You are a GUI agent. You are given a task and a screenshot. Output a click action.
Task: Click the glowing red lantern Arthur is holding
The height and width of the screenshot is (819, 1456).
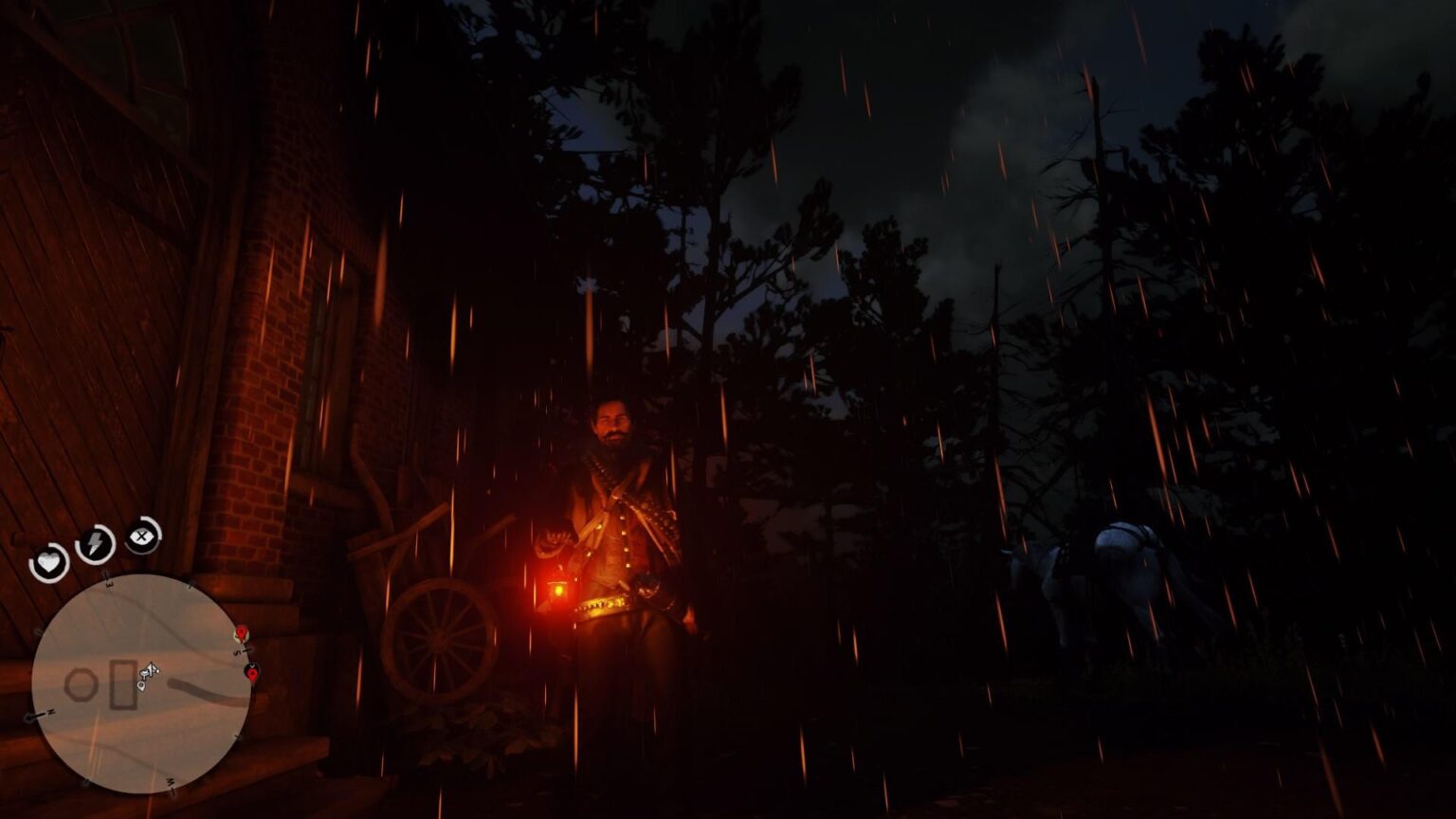tap(557, 588)
